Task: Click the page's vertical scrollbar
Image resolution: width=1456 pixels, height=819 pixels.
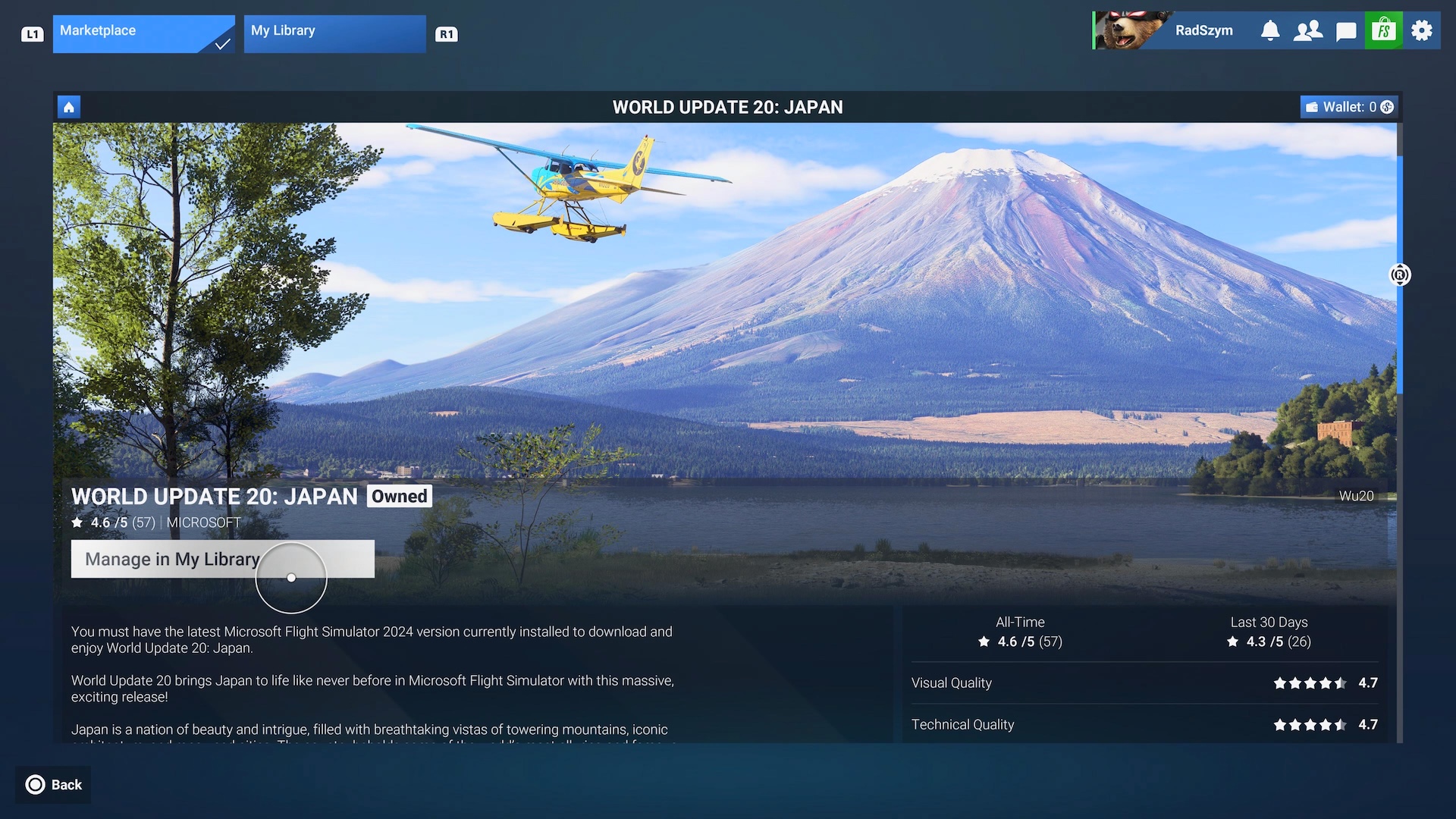Action: 1400,273
